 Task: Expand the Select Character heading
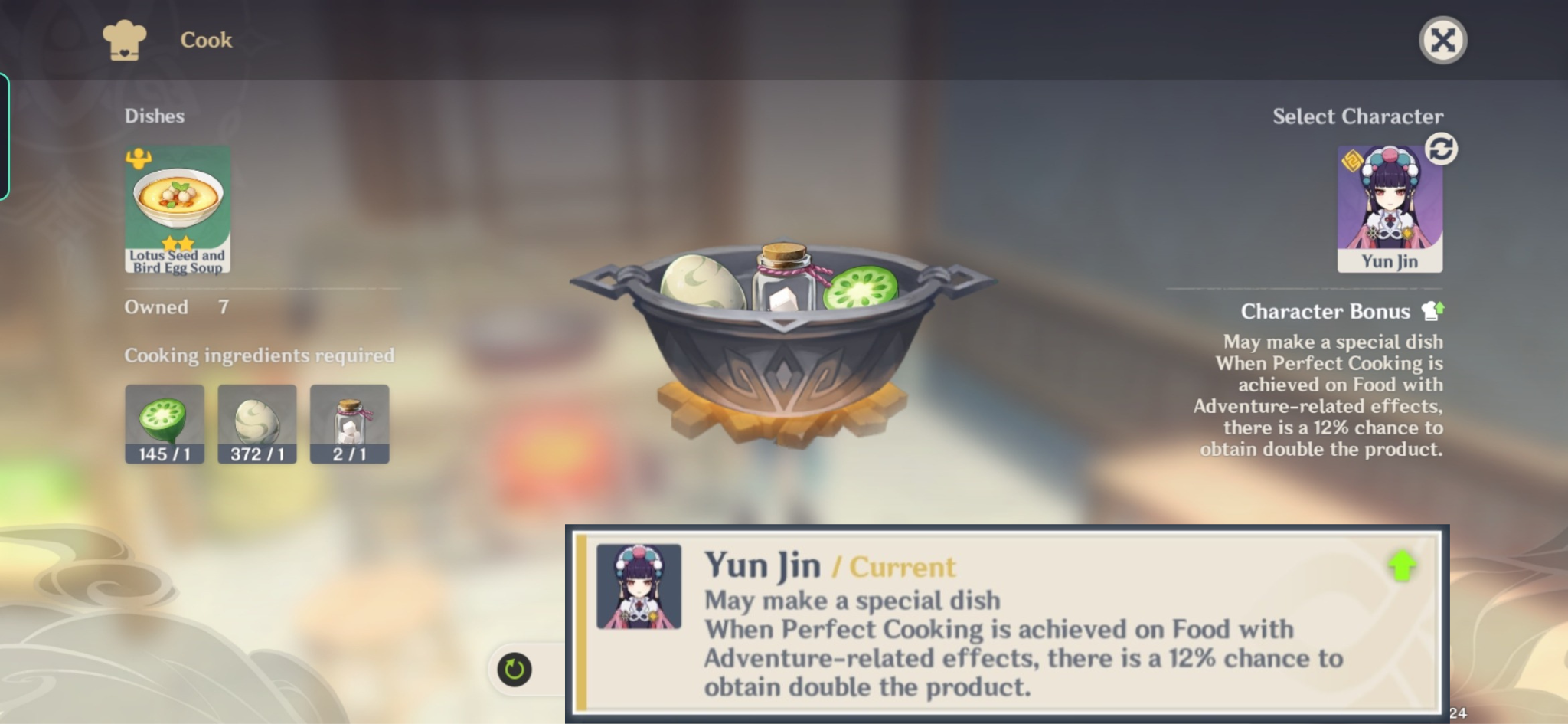pos(1357,116)
